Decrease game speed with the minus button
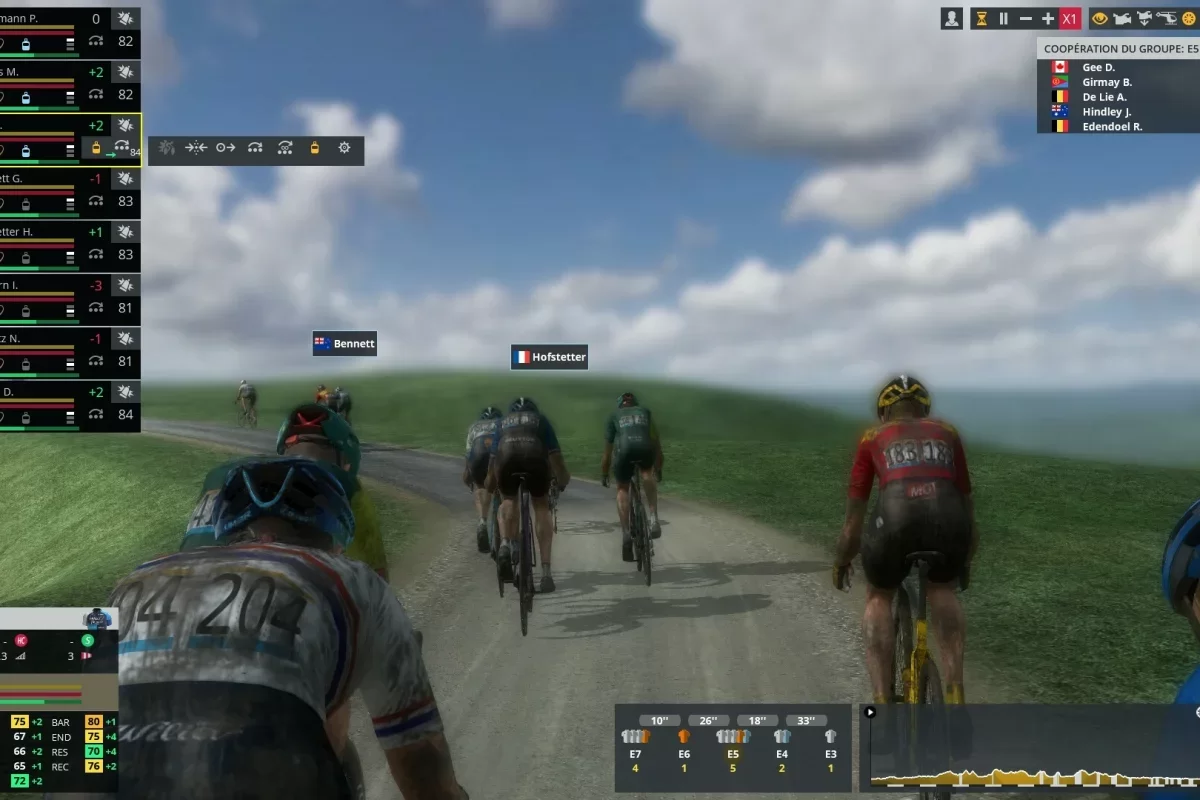 pyautogui.click(x=1025, y=18)
